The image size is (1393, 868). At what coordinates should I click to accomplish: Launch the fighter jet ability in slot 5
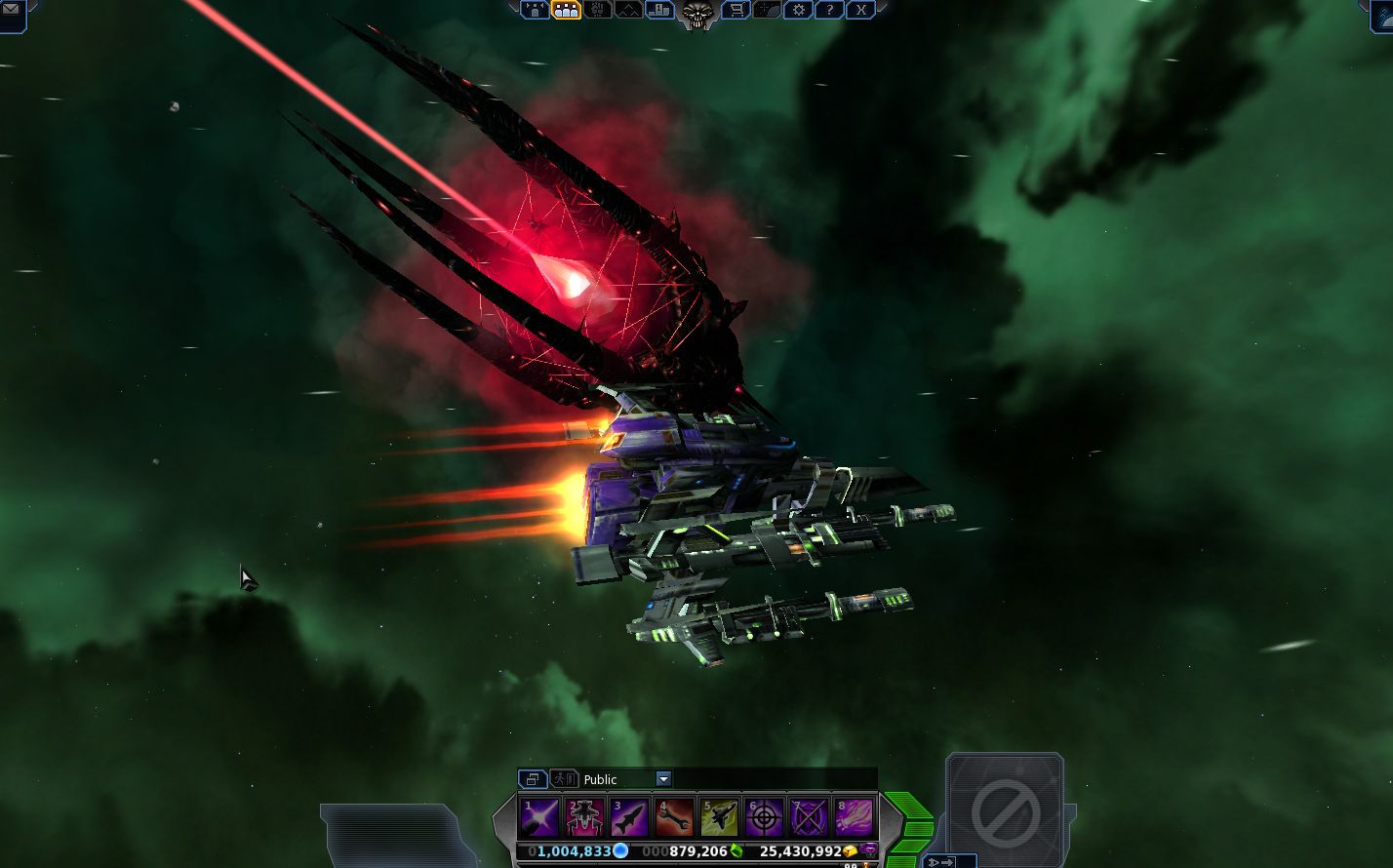[x=719, y=817]
